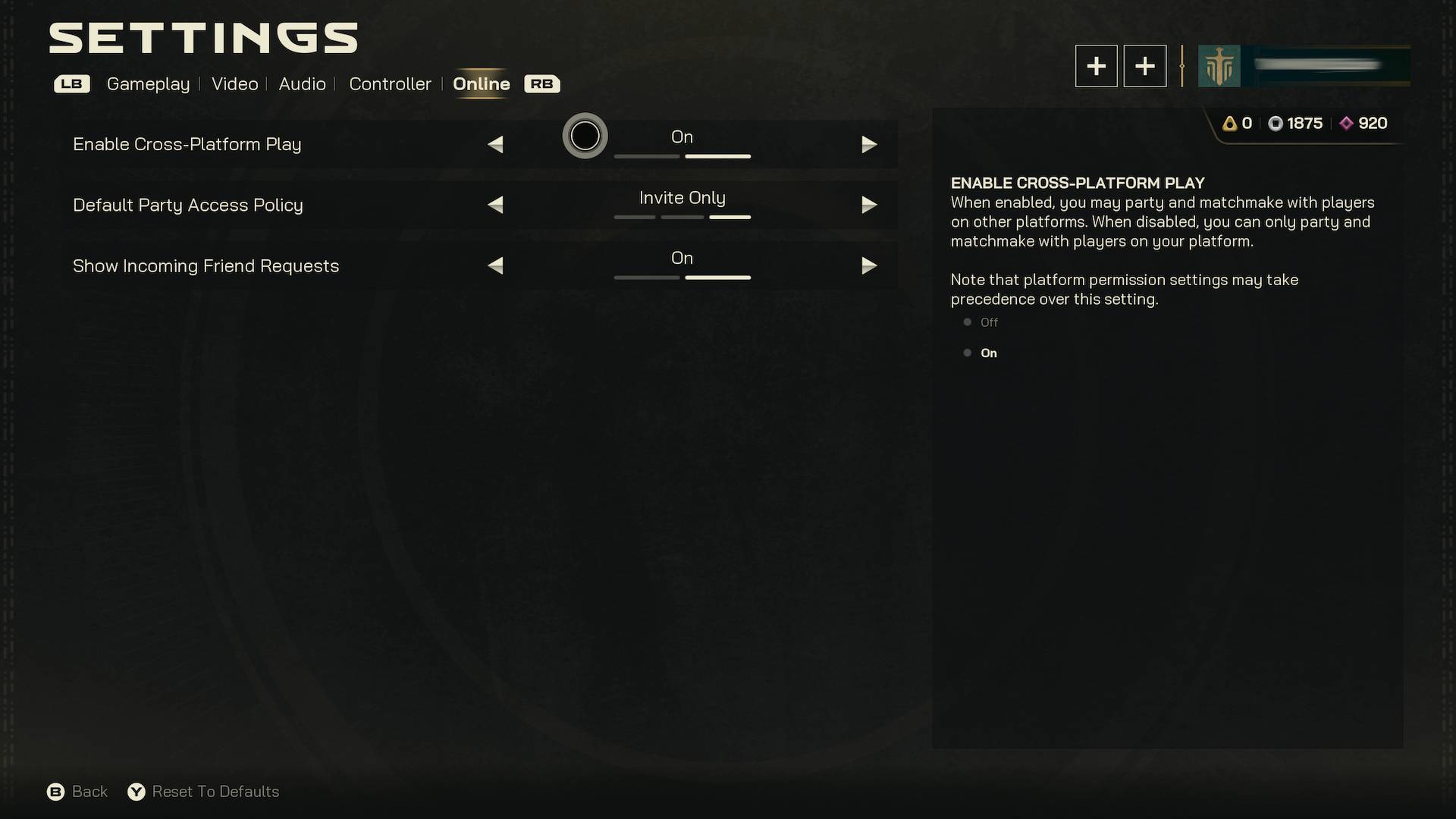Switch to the Video settings tab
Screen dimensions: 1456x819
(x=234, y=84)
